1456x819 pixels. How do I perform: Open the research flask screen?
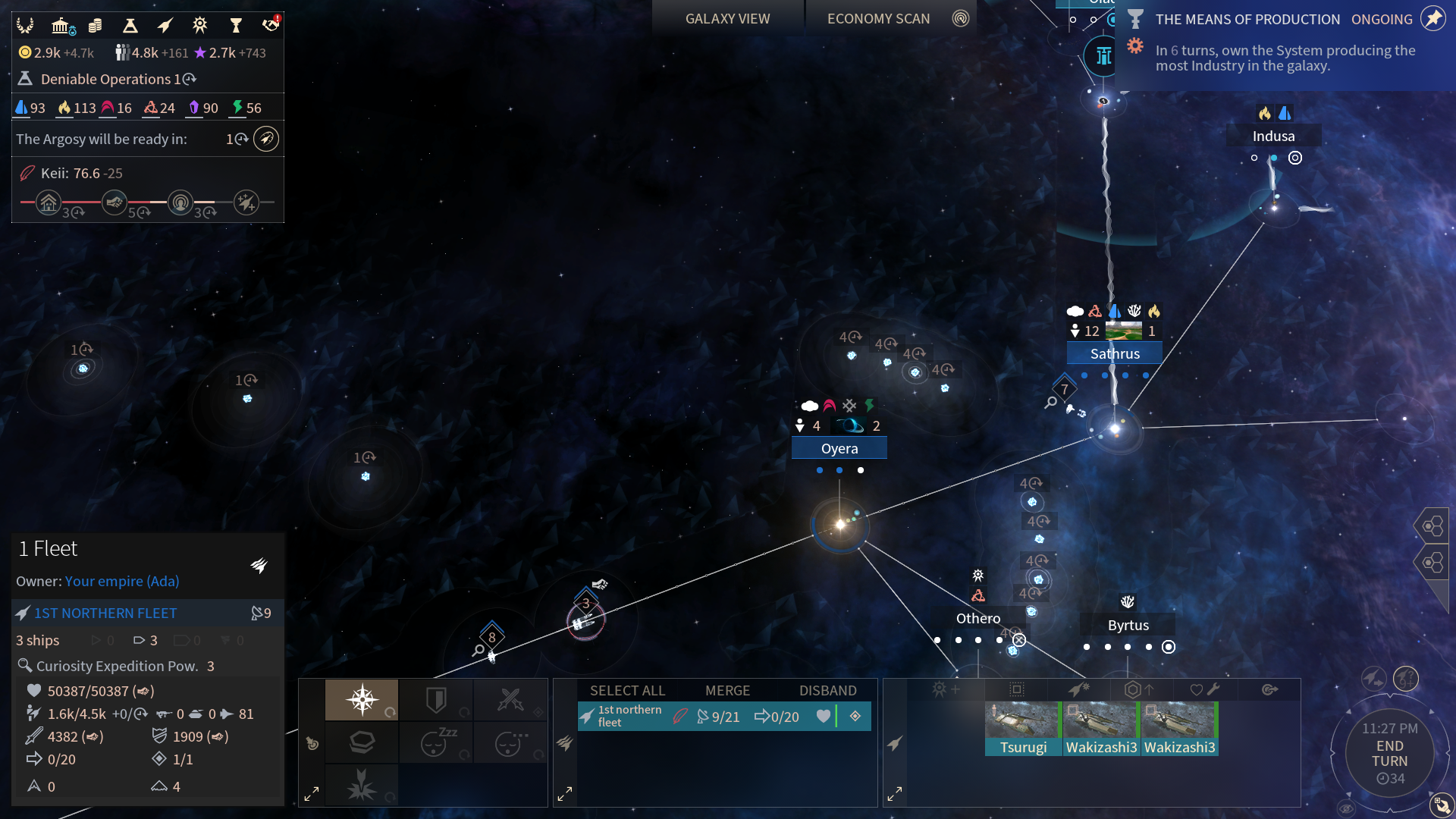point(130,26)
